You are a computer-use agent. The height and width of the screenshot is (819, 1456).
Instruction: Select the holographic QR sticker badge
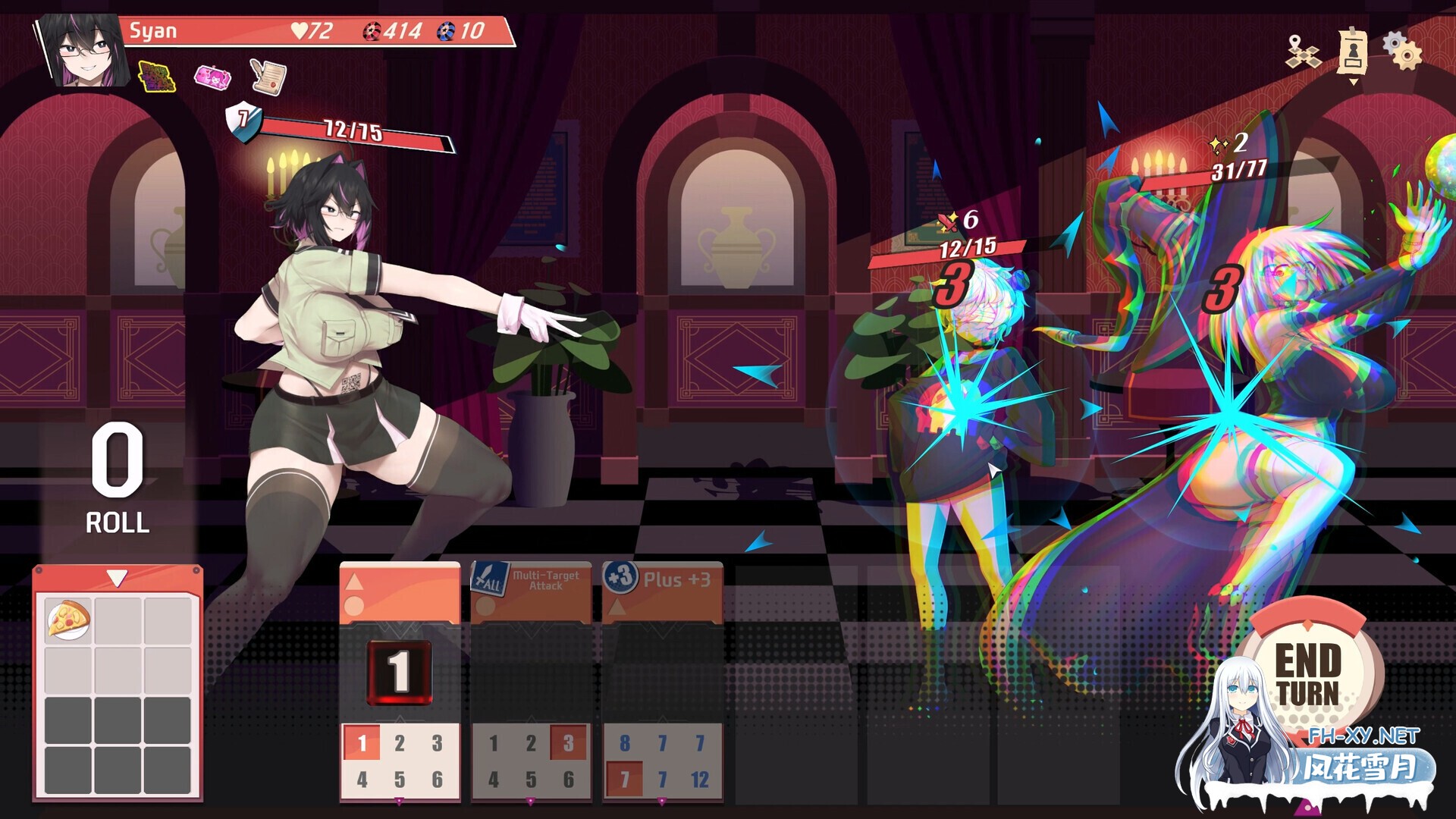click(158, 75)
